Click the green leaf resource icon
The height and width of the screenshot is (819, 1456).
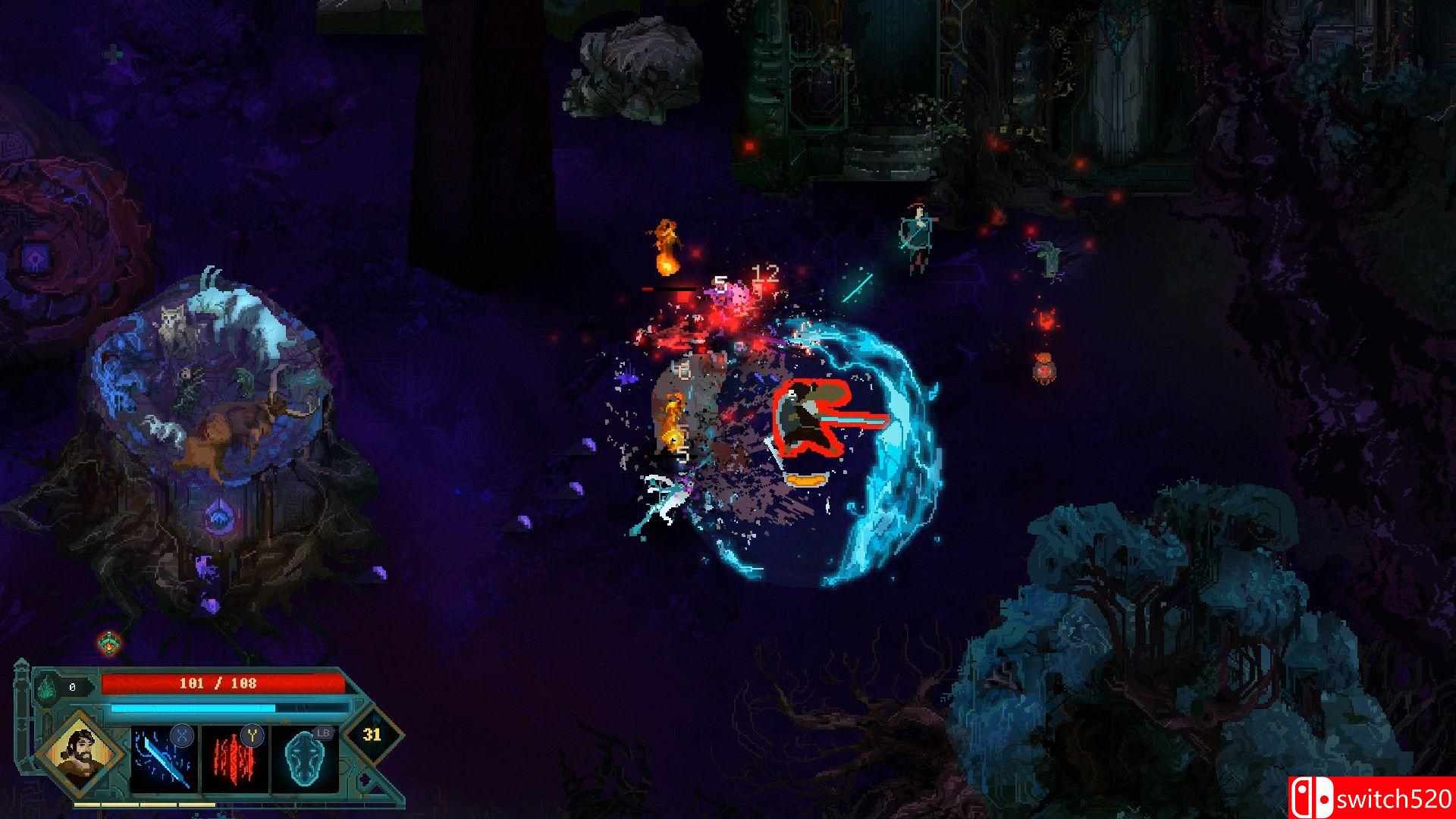coord(48,686)
